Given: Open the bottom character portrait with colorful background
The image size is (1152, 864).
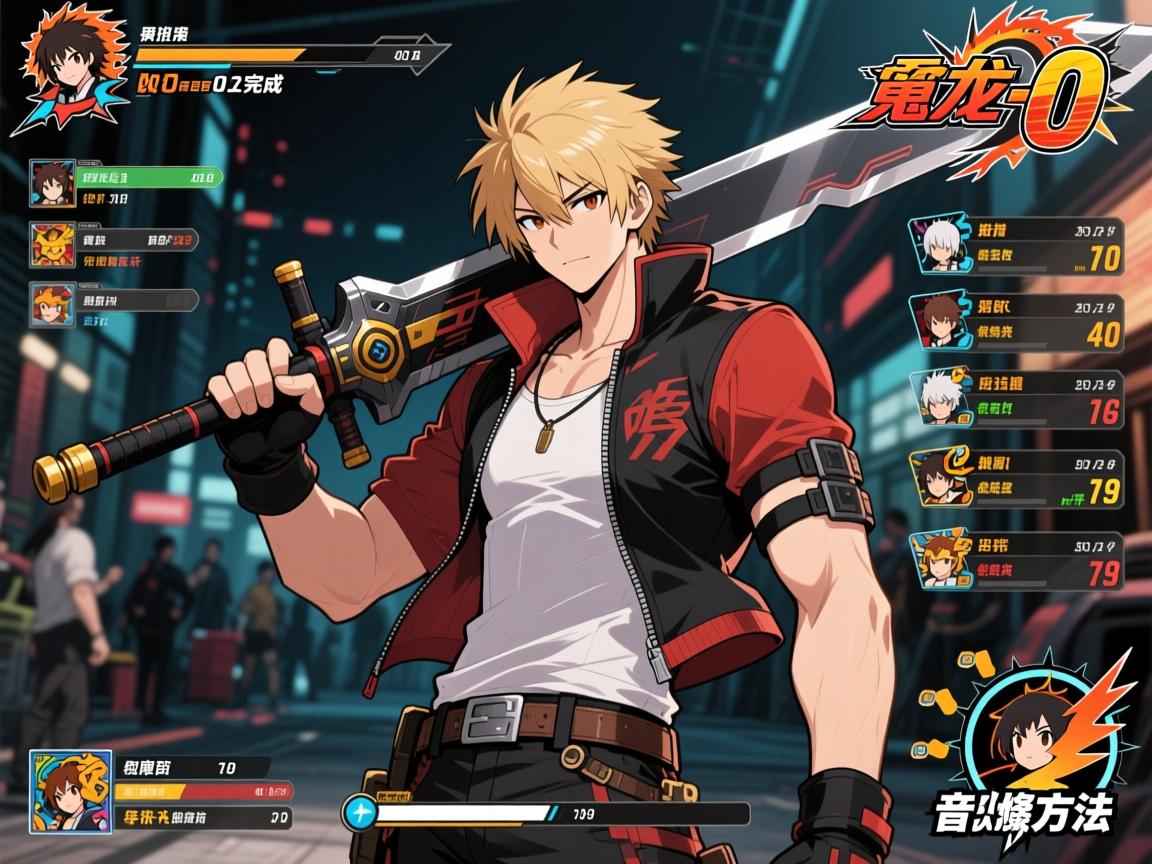Looking at the screenshot, I should tap(69, 792).
